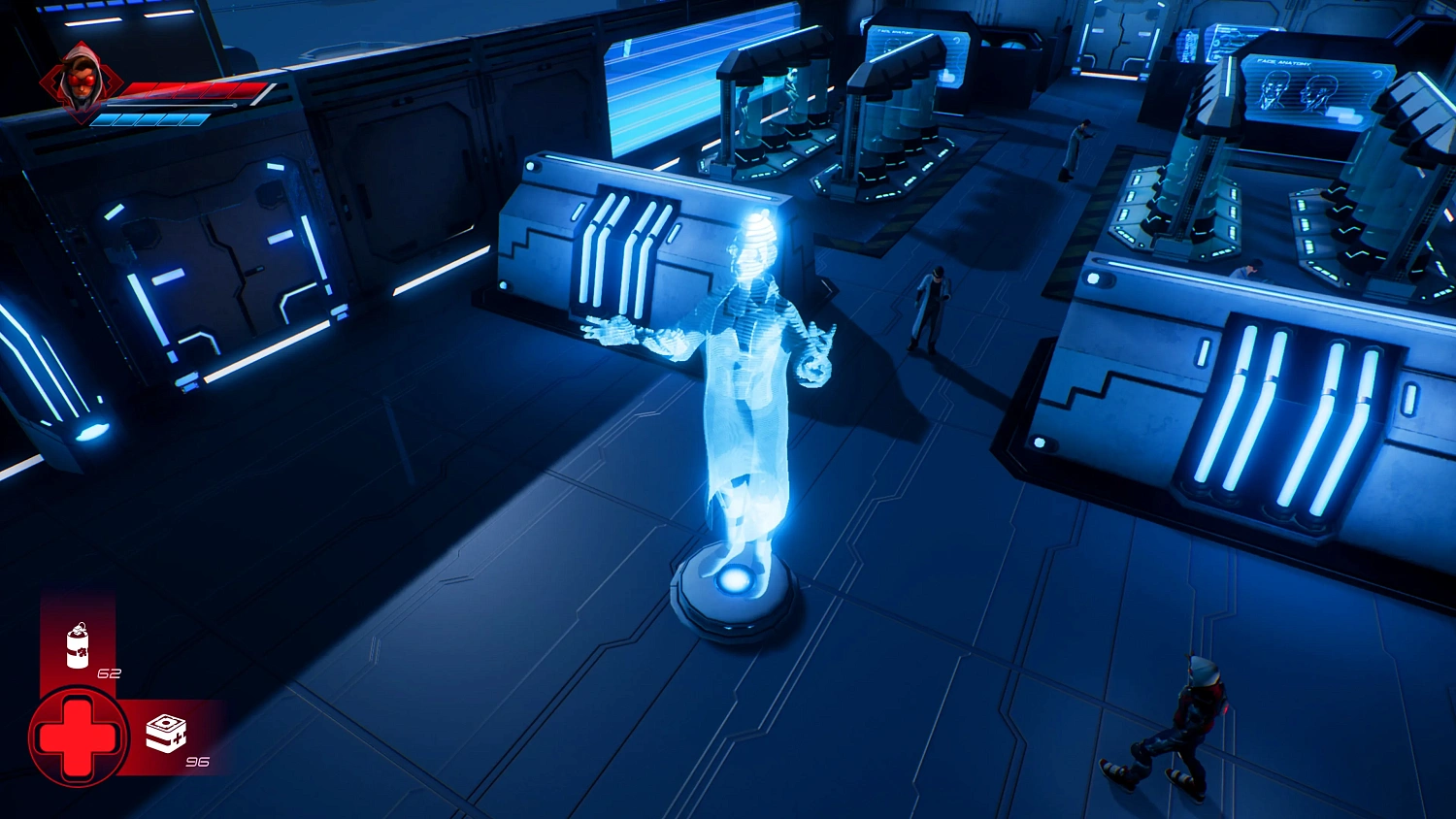The width and height of the screenshot is (1456, 819).
Task: Select the FACE ANATOMY title label
Action: 1283,62
